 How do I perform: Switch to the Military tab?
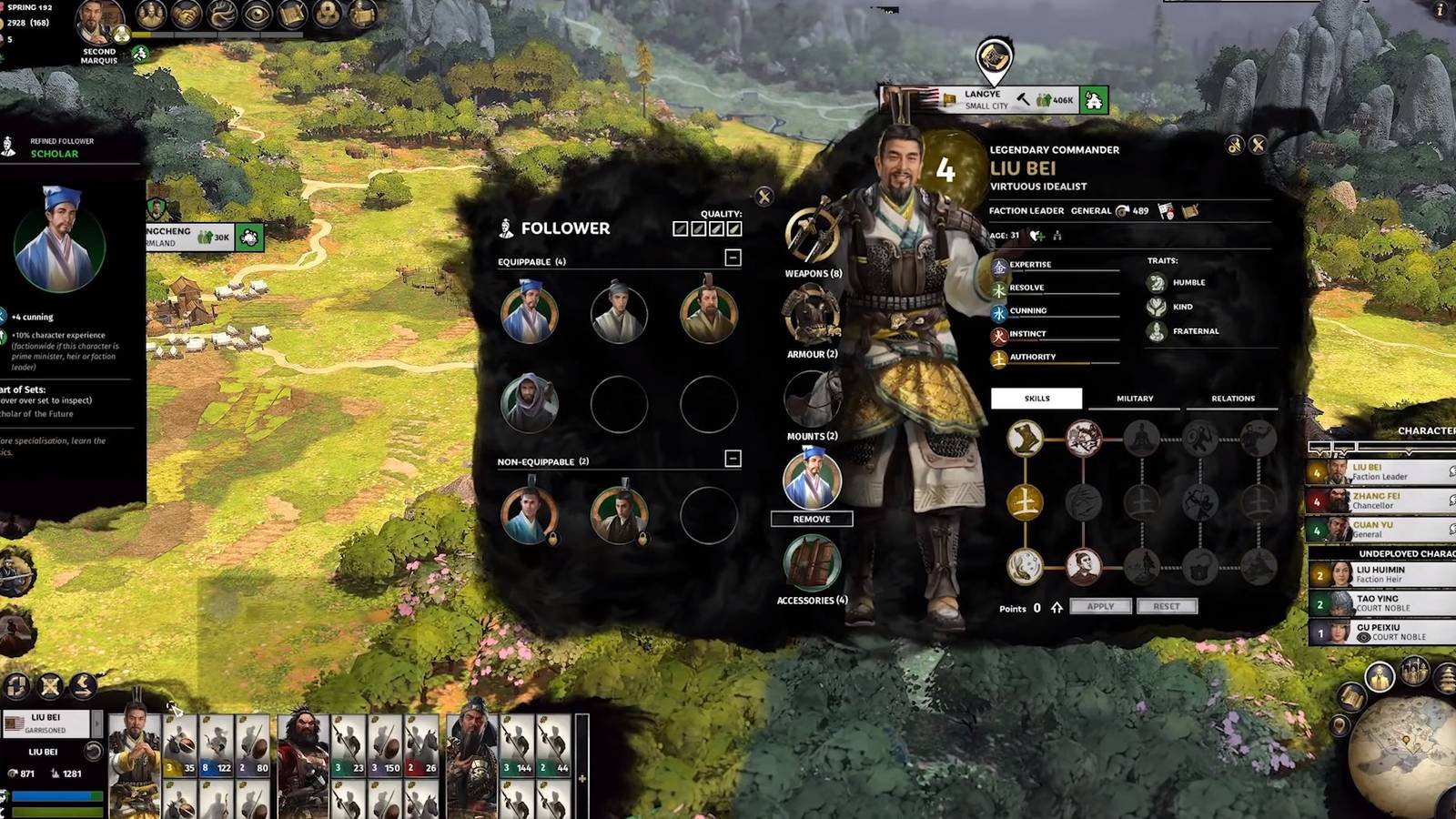coord(1134,399)
